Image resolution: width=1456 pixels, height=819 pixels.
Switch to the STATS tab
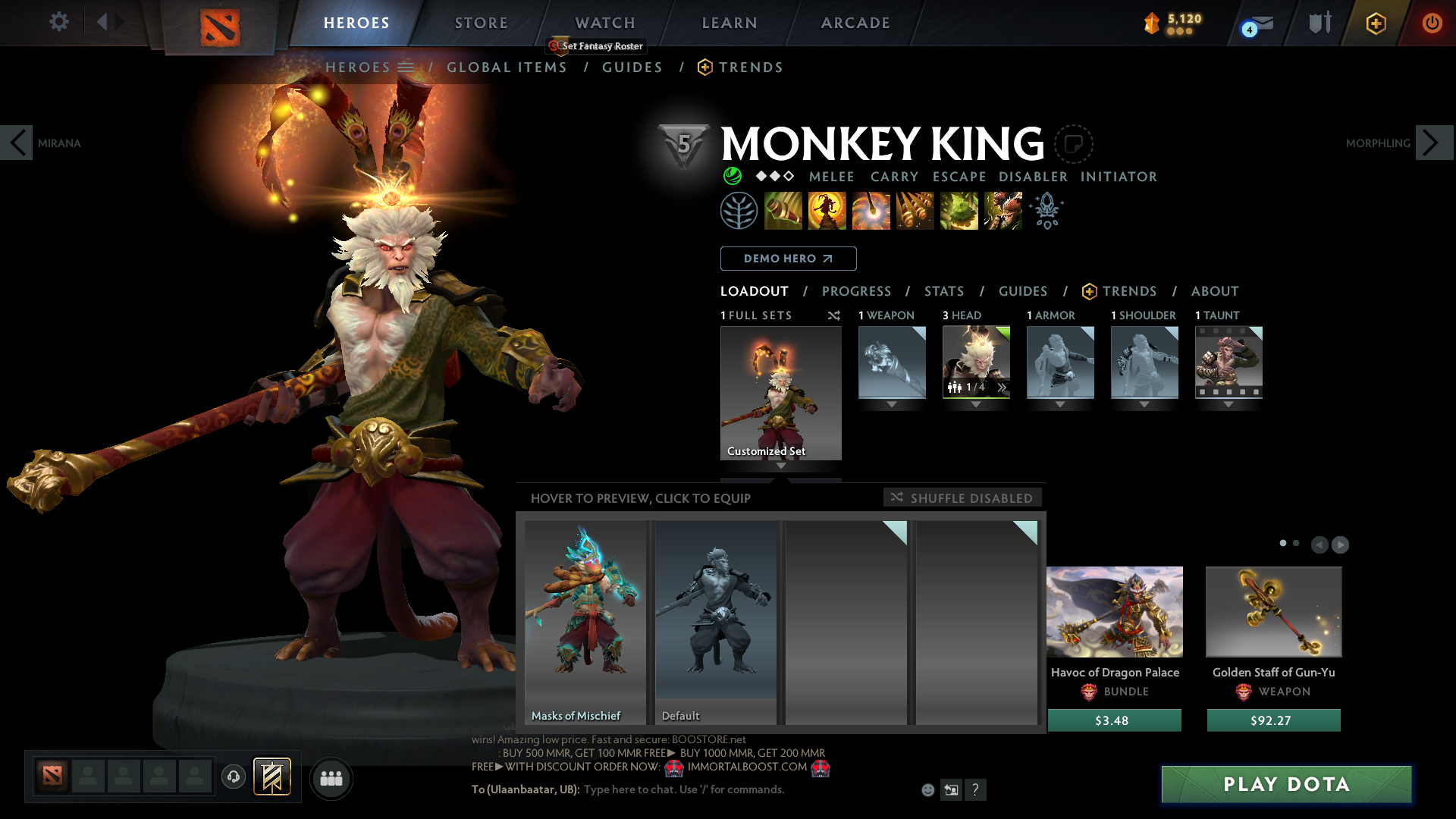point(943,291)
